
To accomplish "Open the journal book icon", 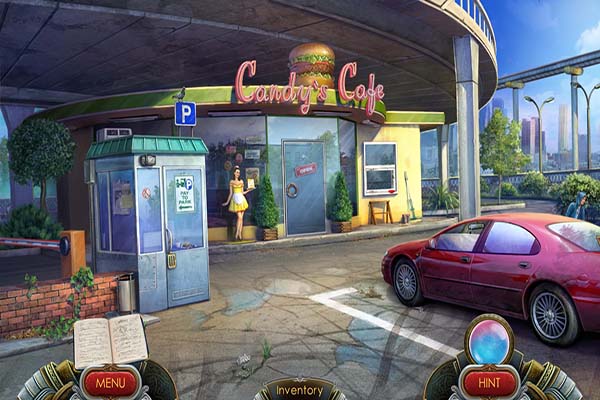I will 110,340.
